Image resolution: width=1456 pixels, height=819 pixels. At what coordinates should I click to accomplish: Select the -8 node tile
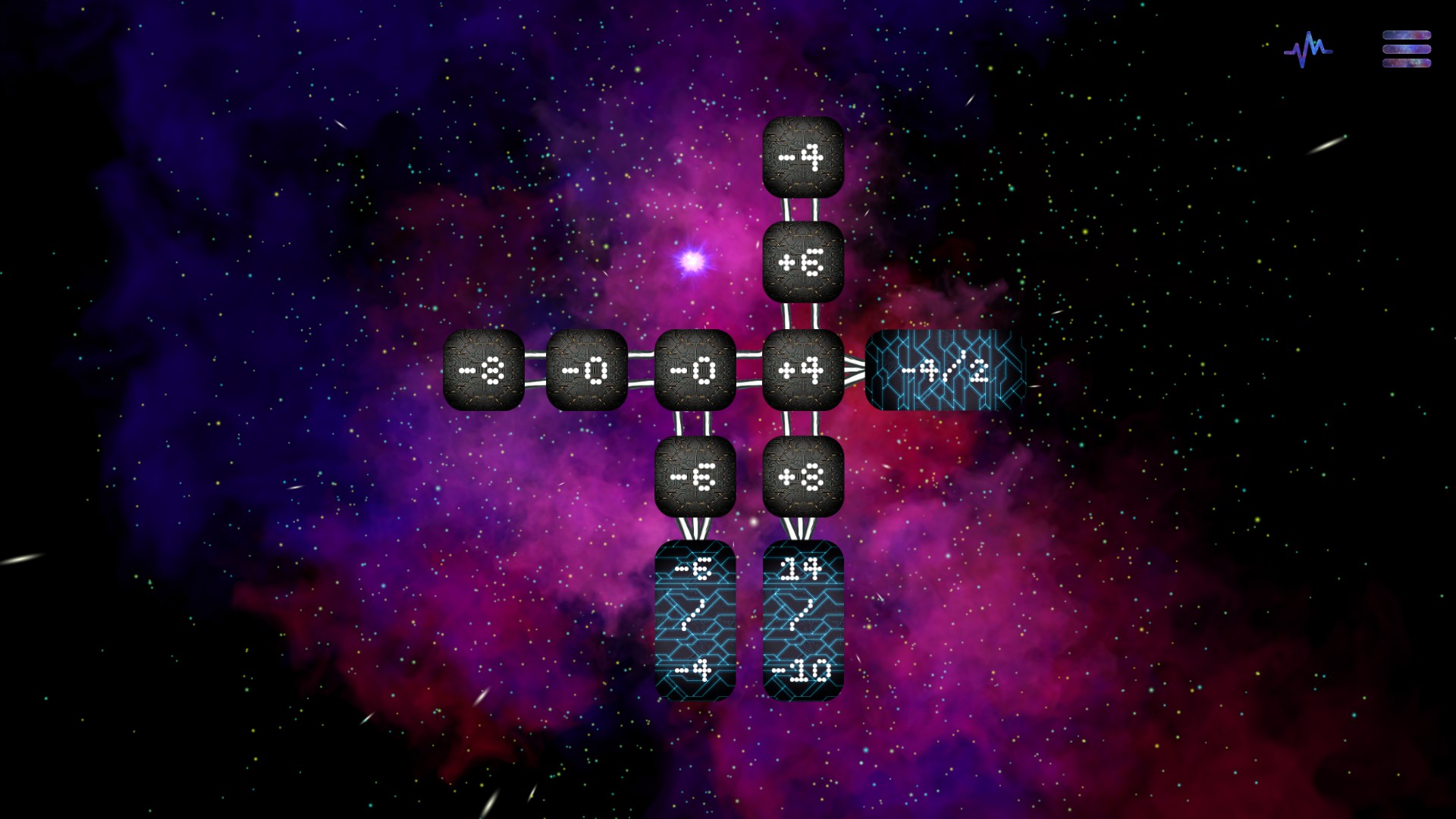click(484, 370)
